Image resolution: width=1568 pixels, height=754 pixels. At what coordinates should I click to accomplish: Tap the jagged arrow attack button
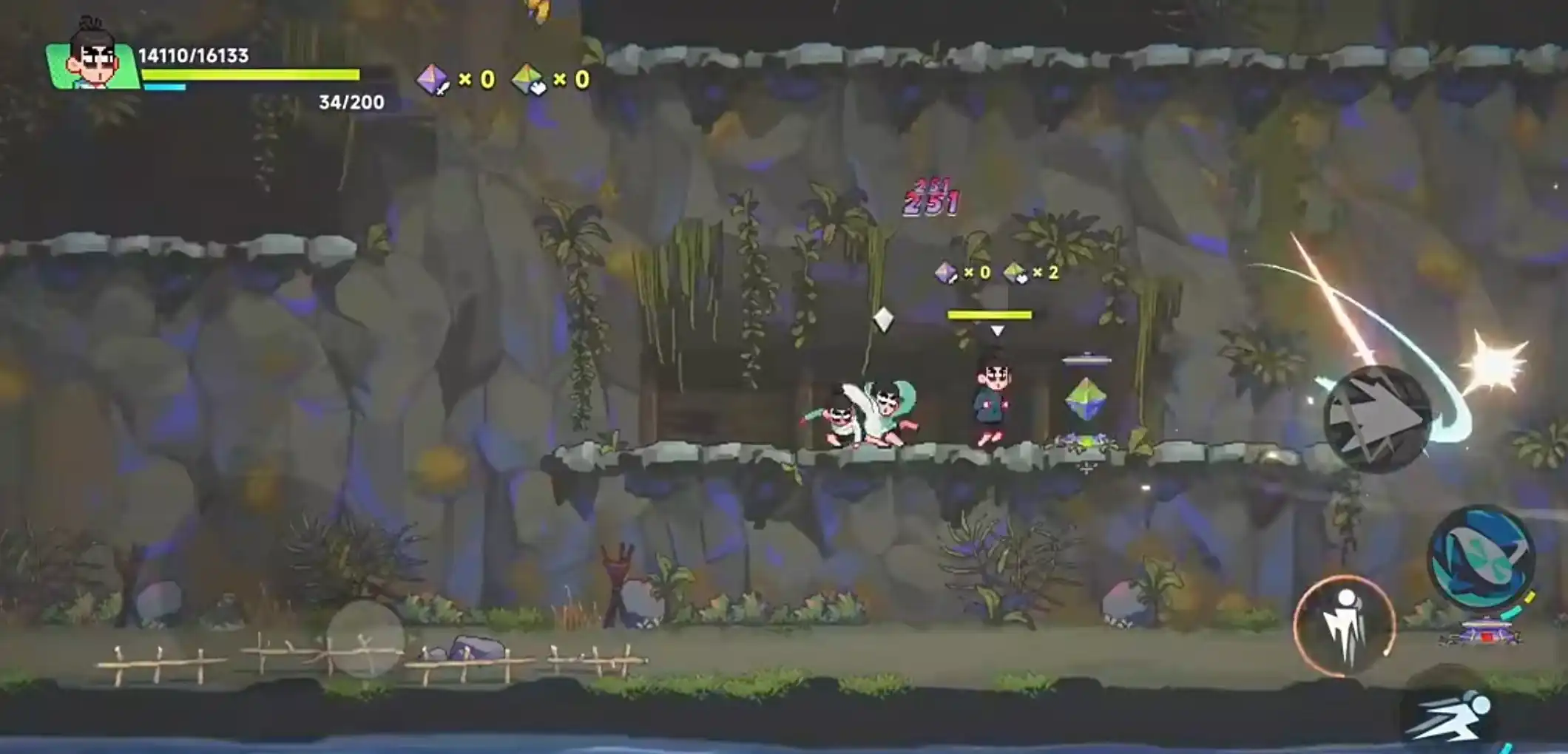1376,419
